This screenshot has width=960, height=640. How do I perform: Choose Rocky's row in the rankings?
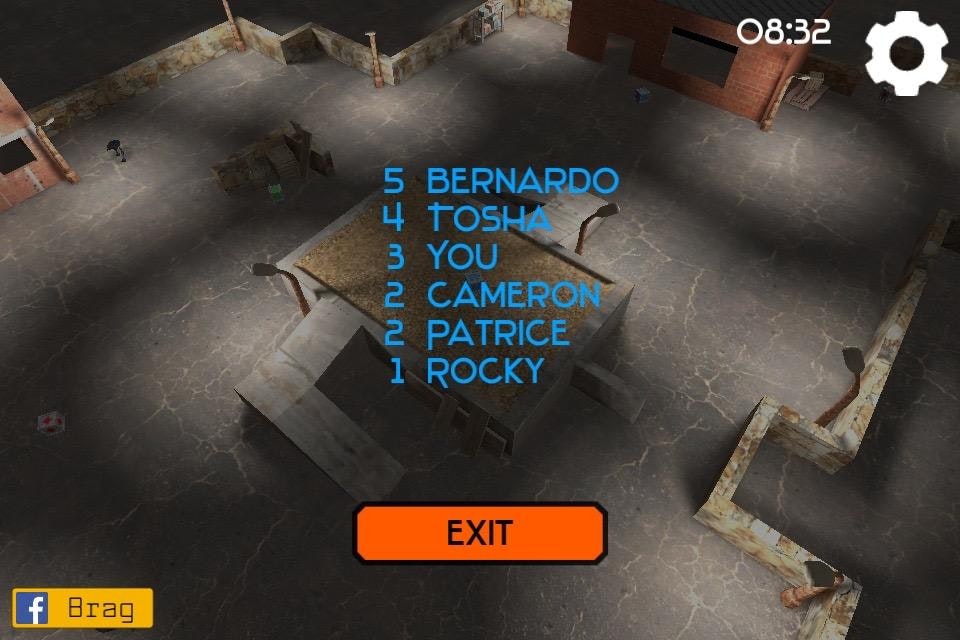[466, 371]
